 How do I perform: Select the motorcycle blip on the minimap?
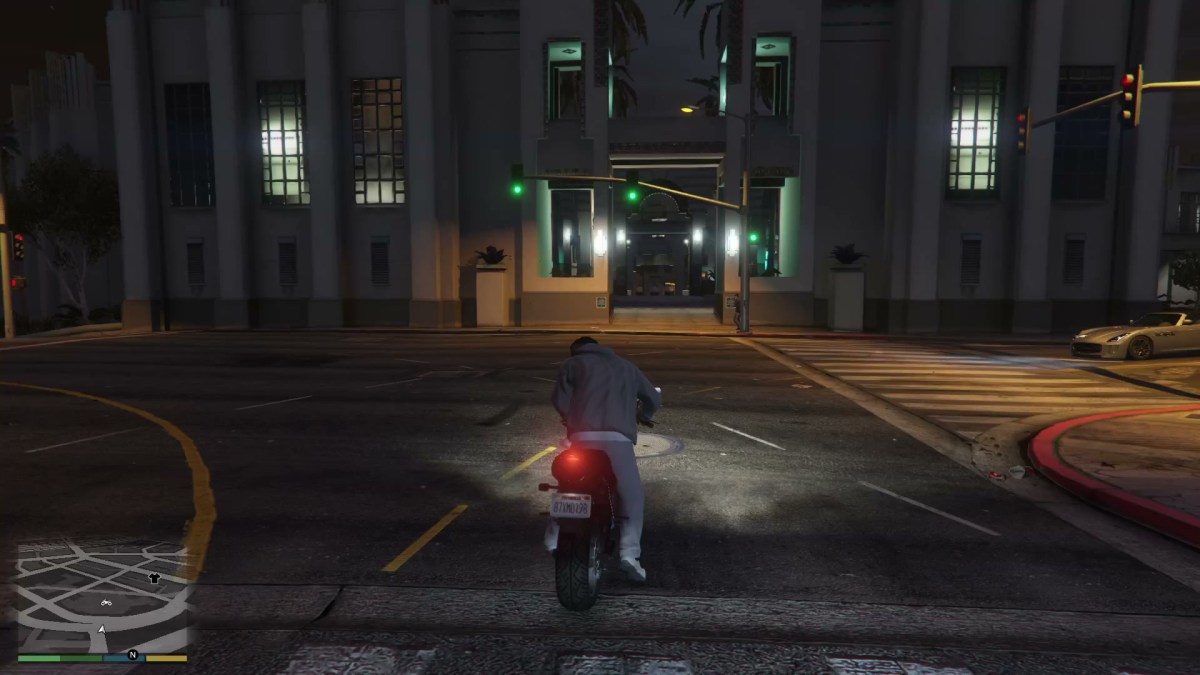pyautogui.click(x=106, y=602)
